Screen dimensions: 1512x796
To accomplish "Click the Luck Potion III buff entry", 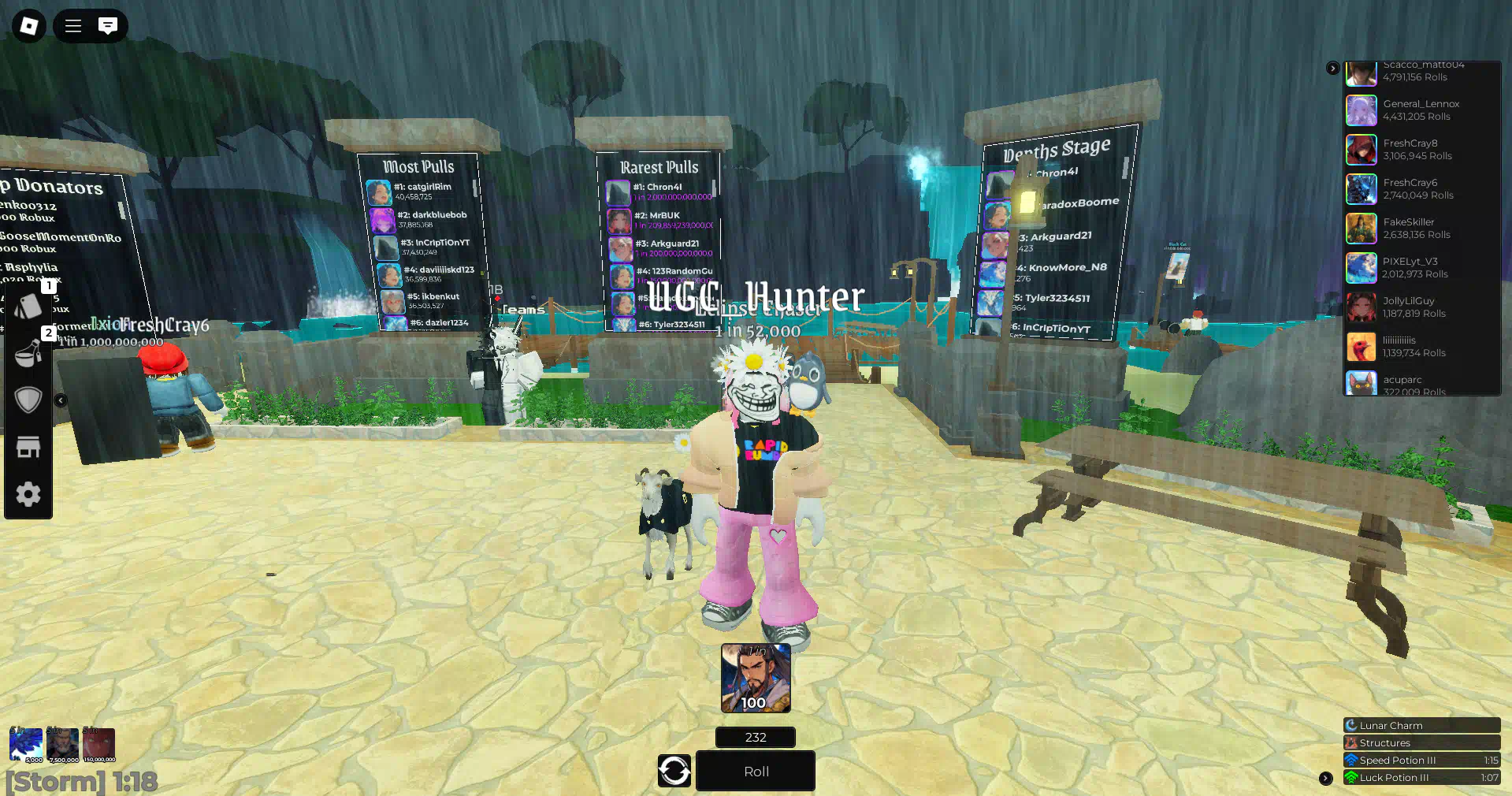I will click(x=1421, y=778).
